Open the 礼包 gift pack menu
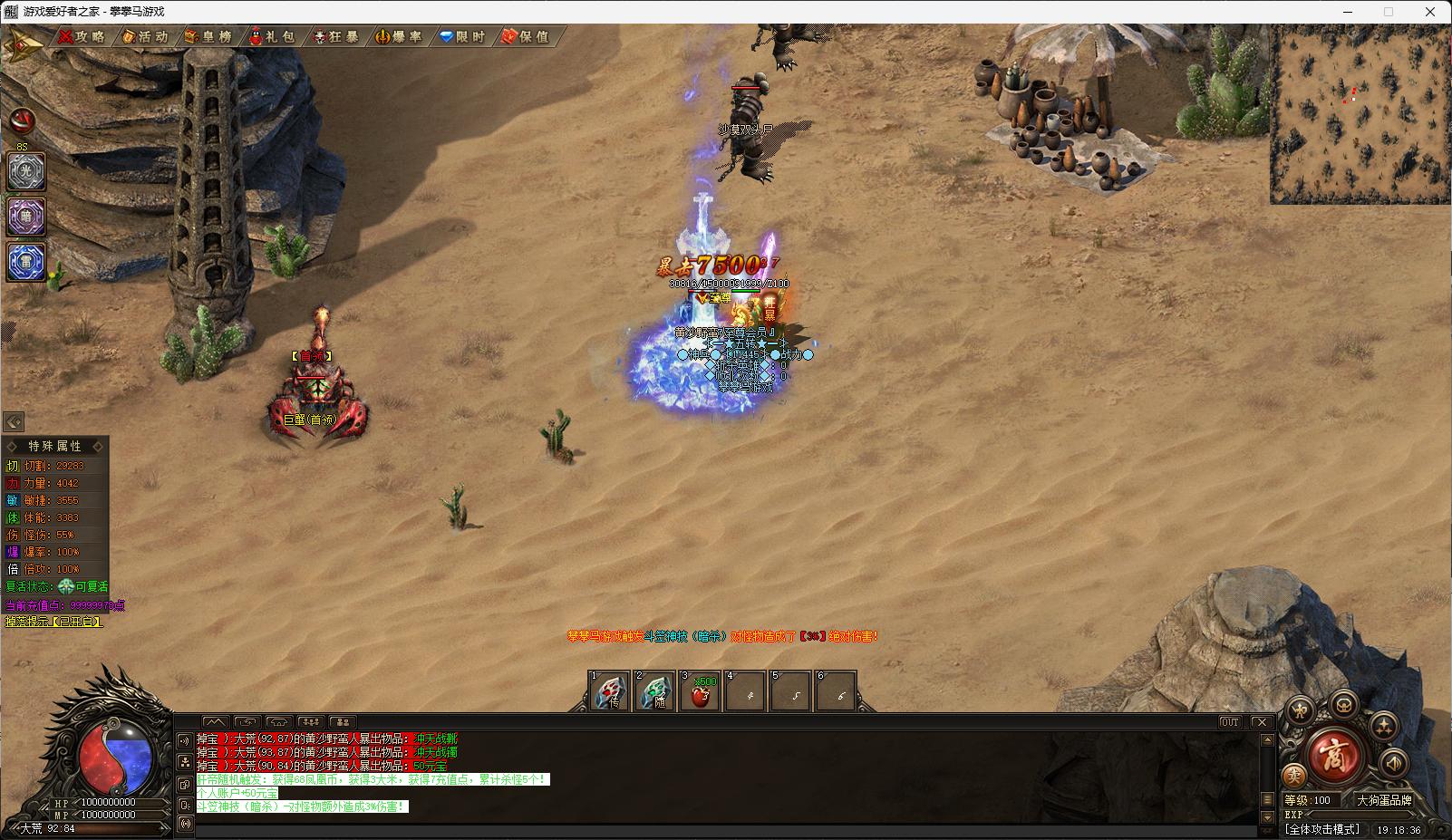 pos(273,37)
